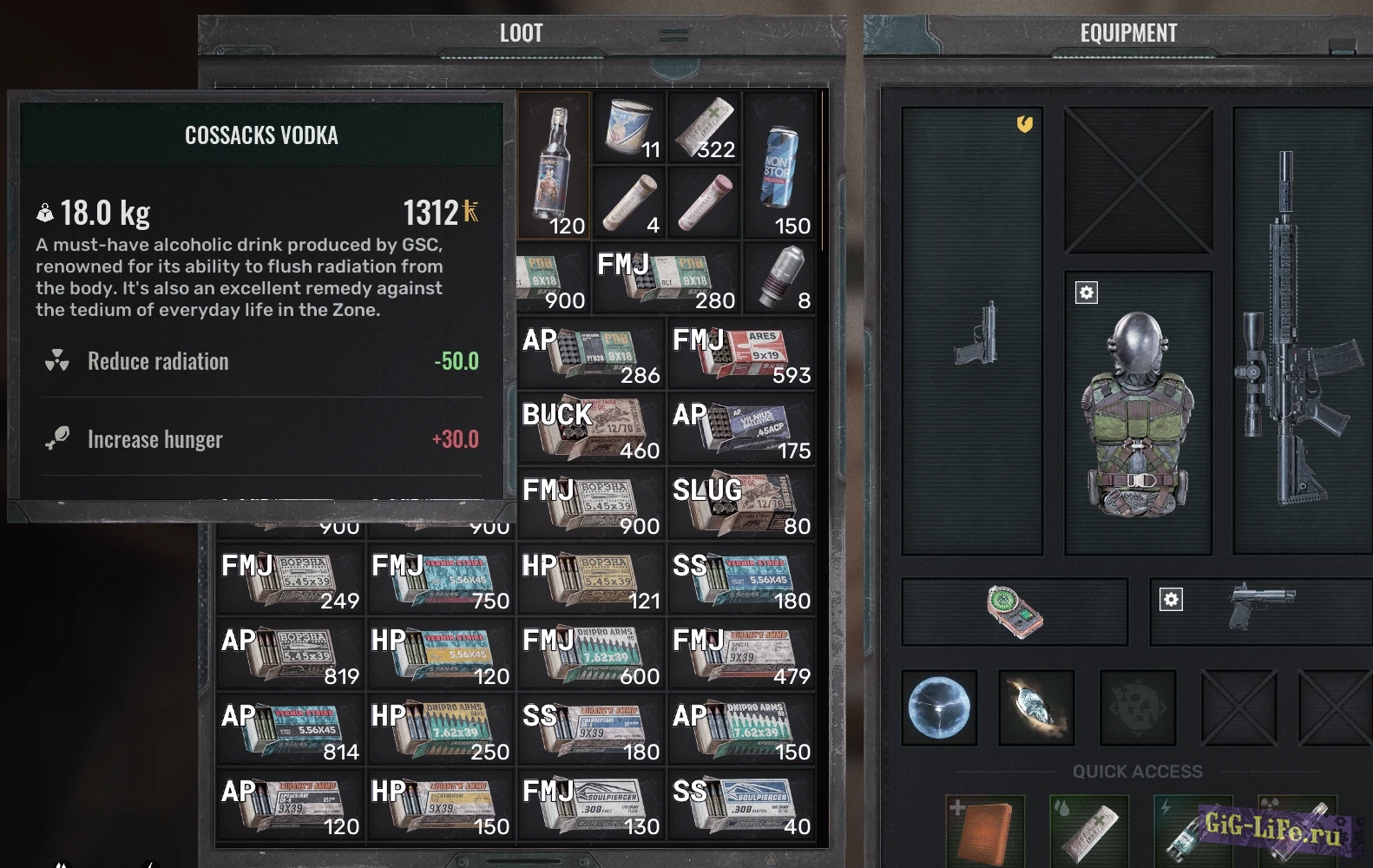Viewport: 1373px width, 868px height.
Task: Choose the canned food tin
Action: coord(628,127)
